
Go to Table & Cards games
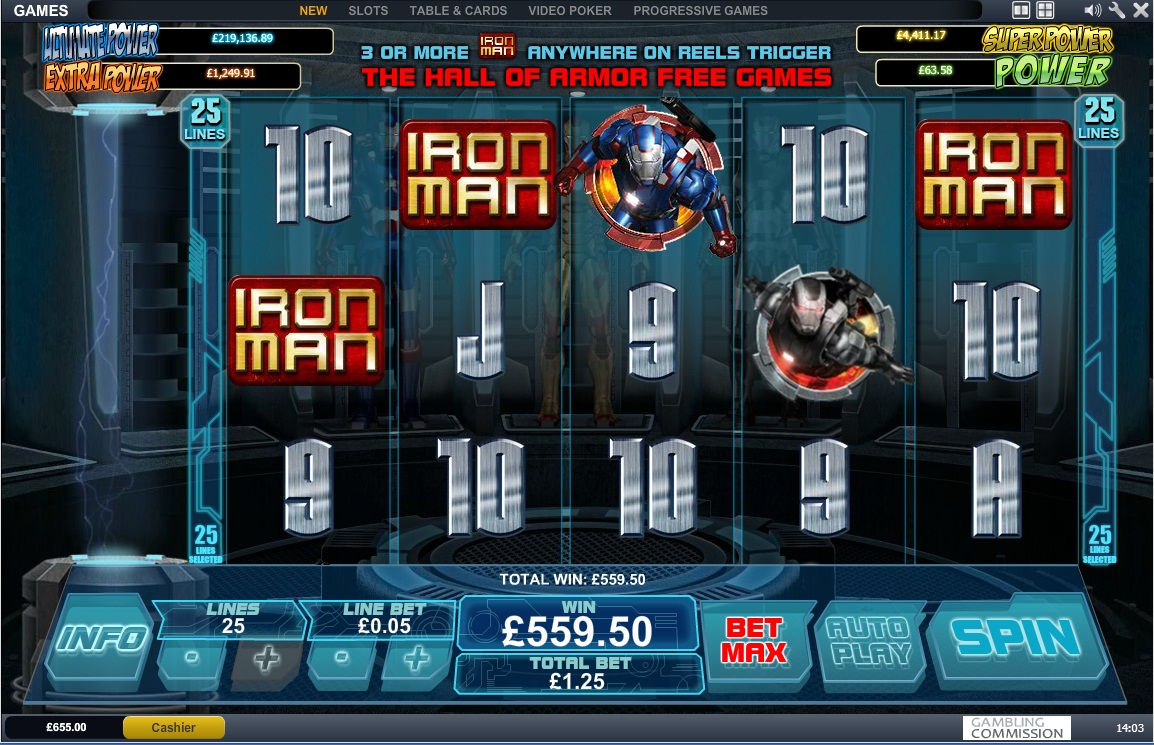coord(458,11)
